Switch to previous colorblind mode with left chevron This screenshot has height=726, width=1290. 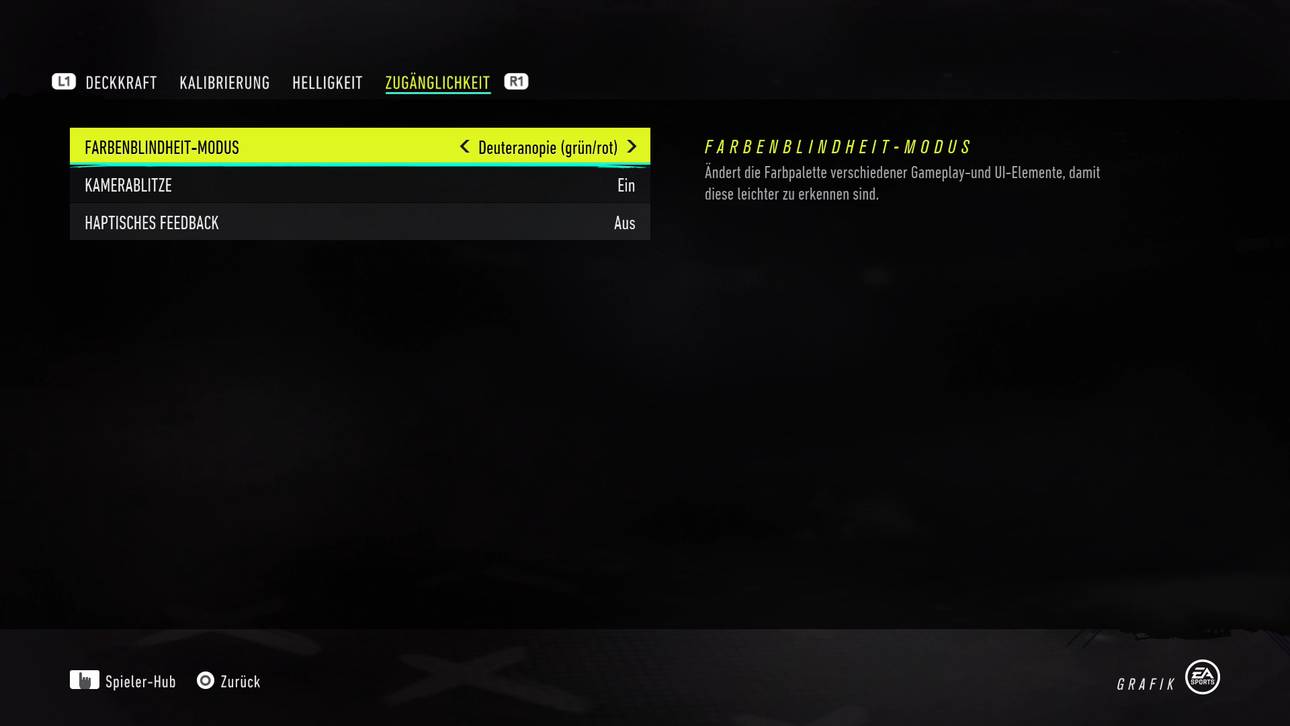[464, 146]
